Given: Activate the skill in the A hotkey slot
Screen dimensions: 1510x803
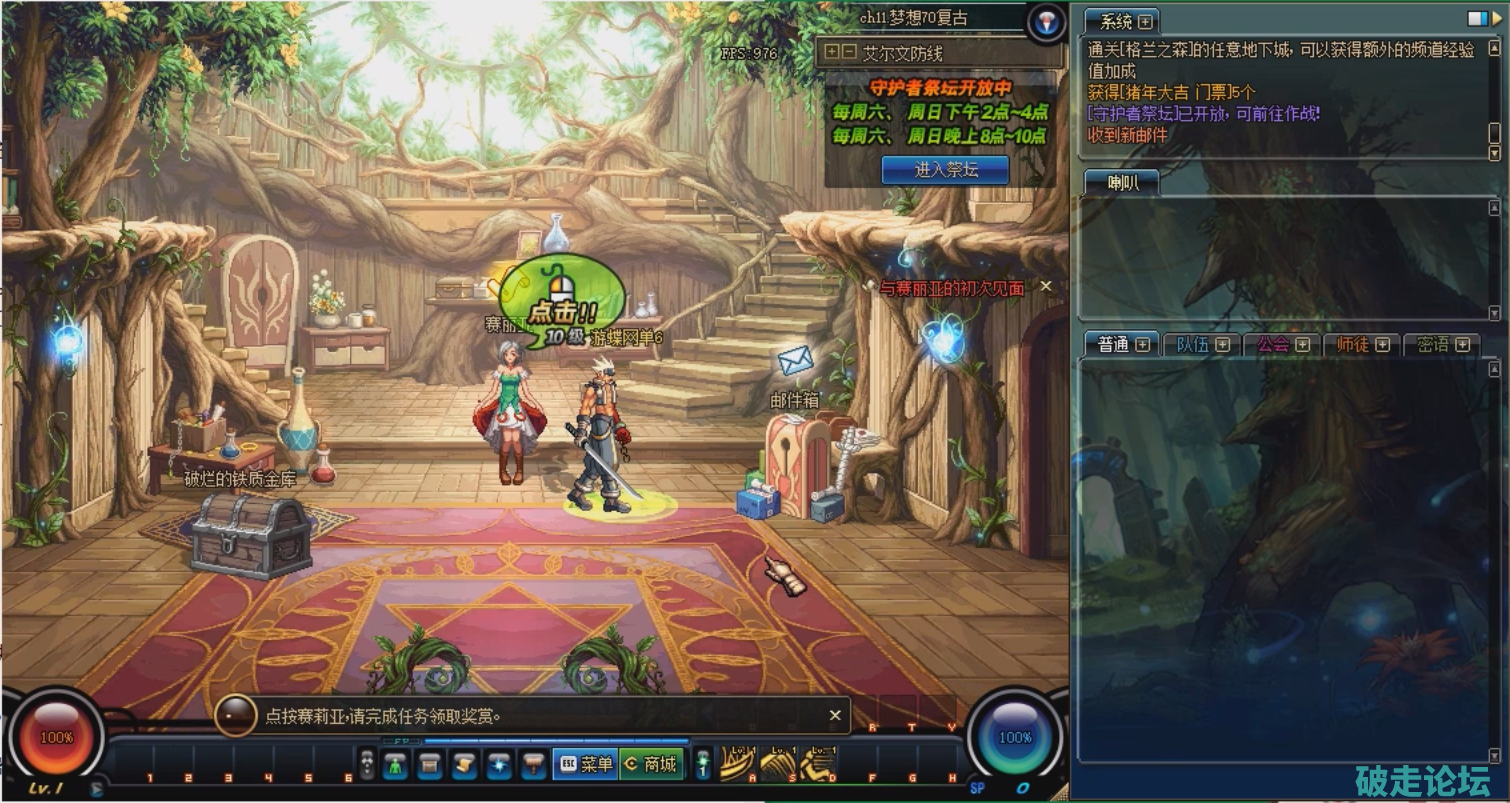Looking at the screenshot, I should click(x=737, y=765).
